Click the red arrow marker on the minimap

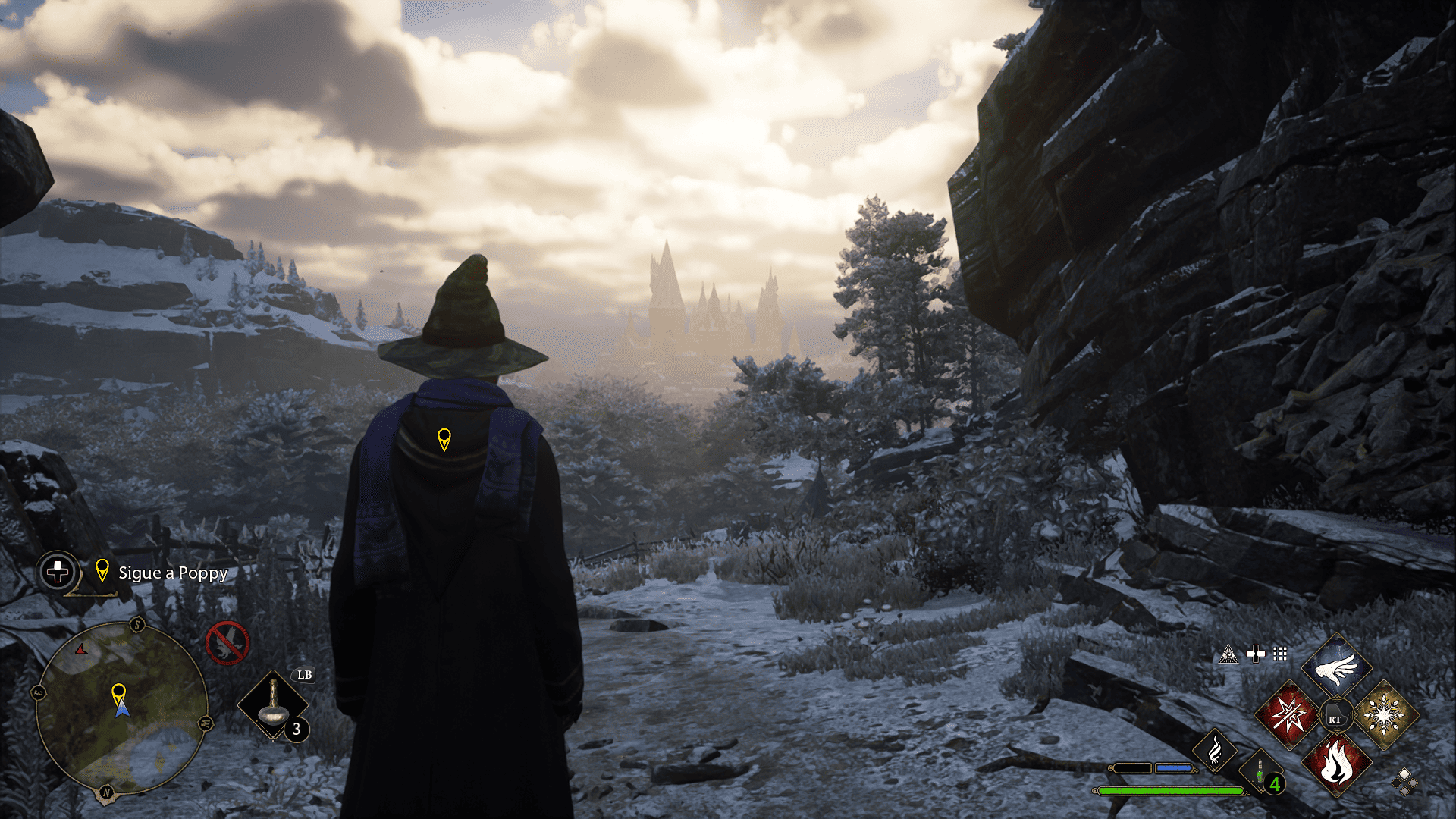pos(81,649)
